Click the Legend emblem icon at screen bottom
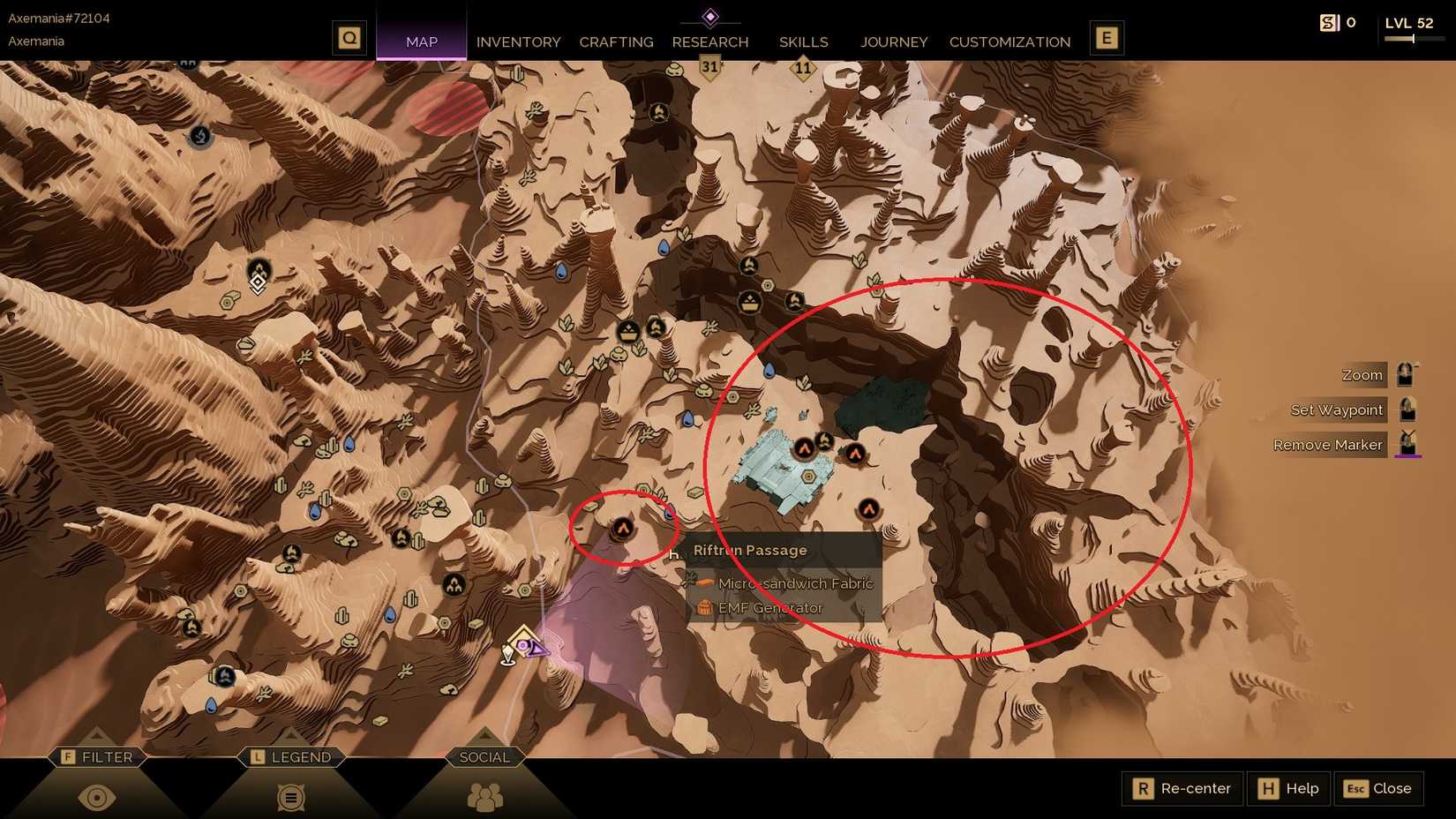 (289, 795)
